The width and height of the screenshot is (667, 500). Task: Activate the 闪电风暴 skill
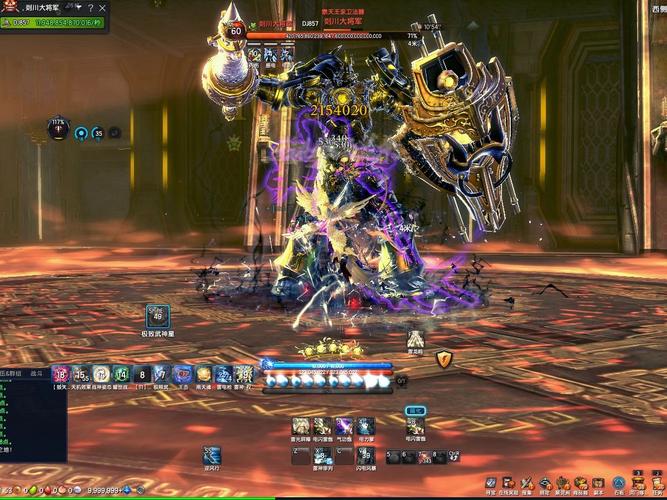click(366, 455)
